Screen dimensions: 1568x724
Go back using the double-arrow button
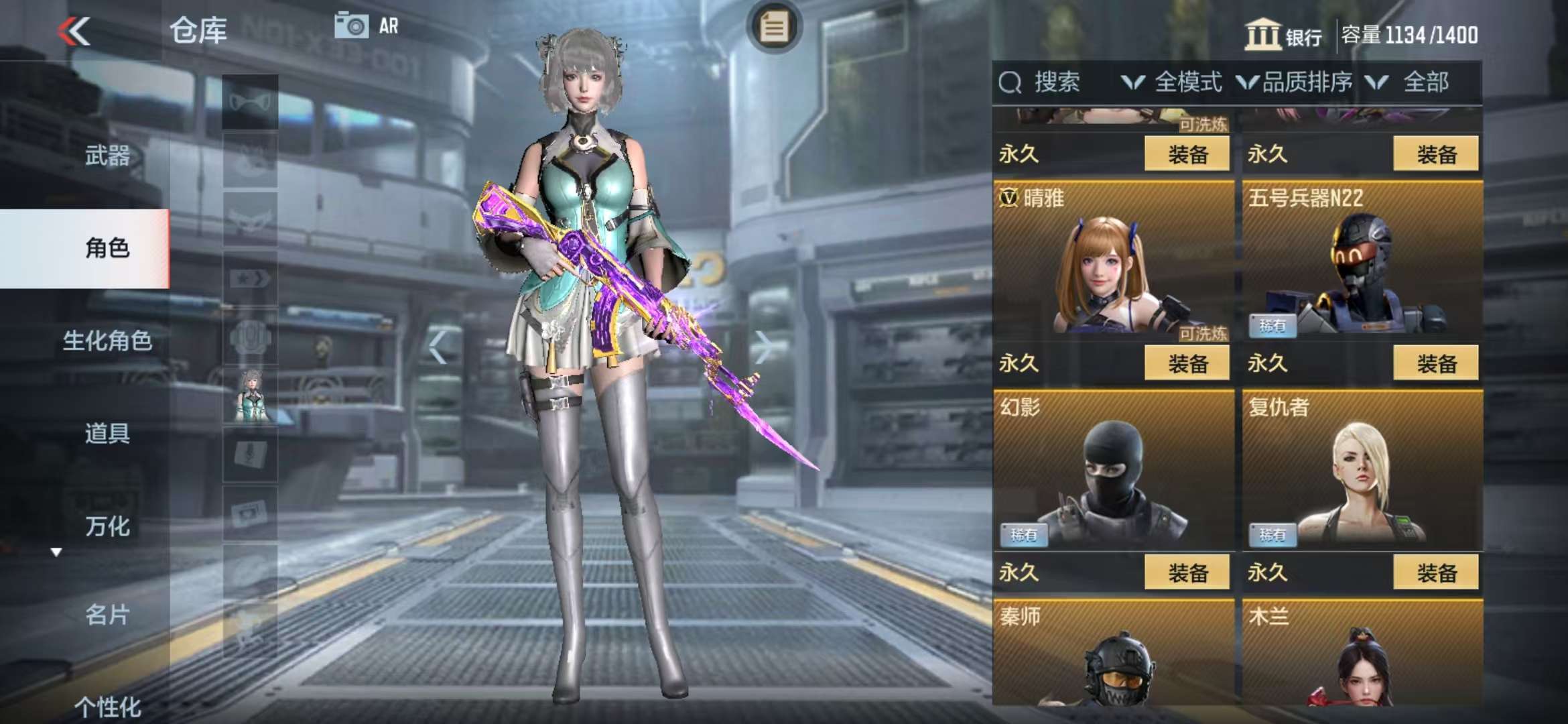click(74, 32)
